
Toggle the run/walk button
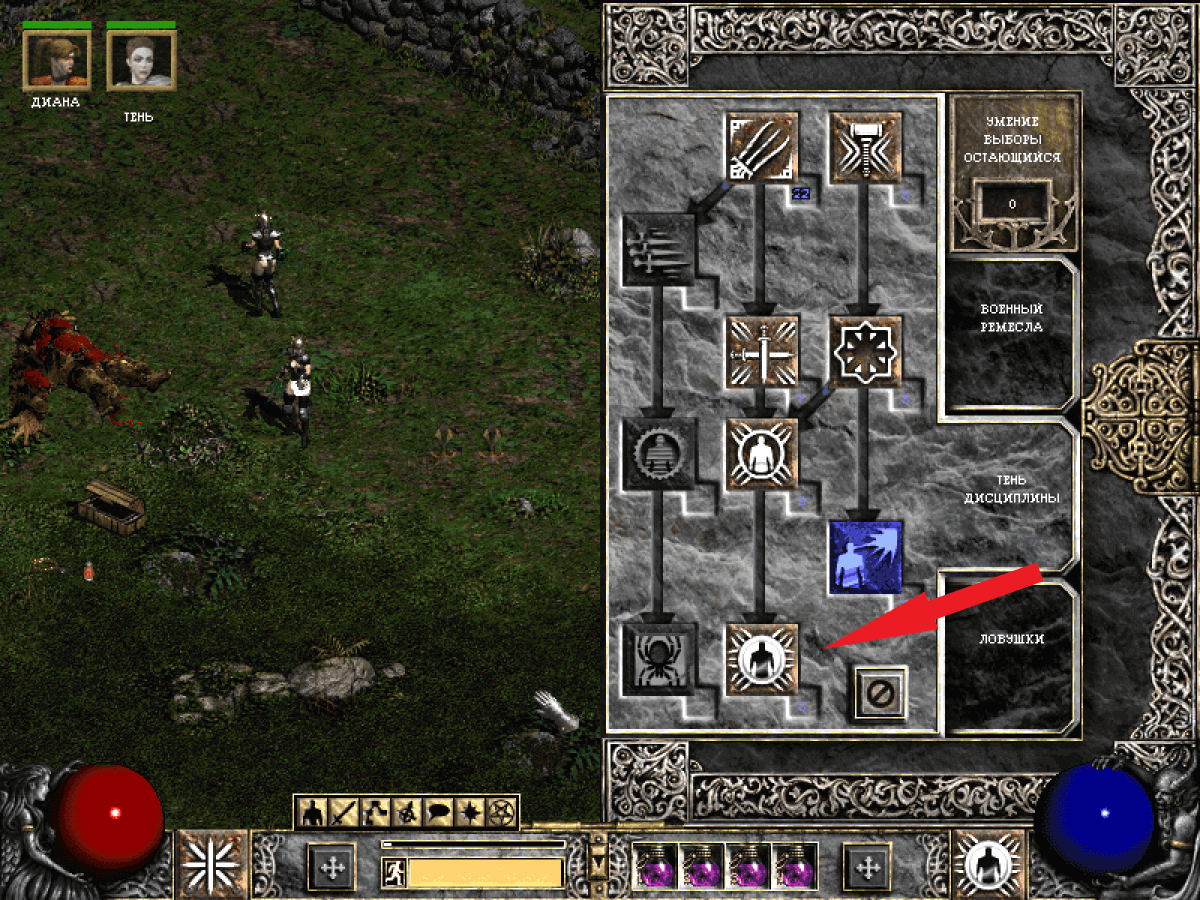[x=394, y=872]
